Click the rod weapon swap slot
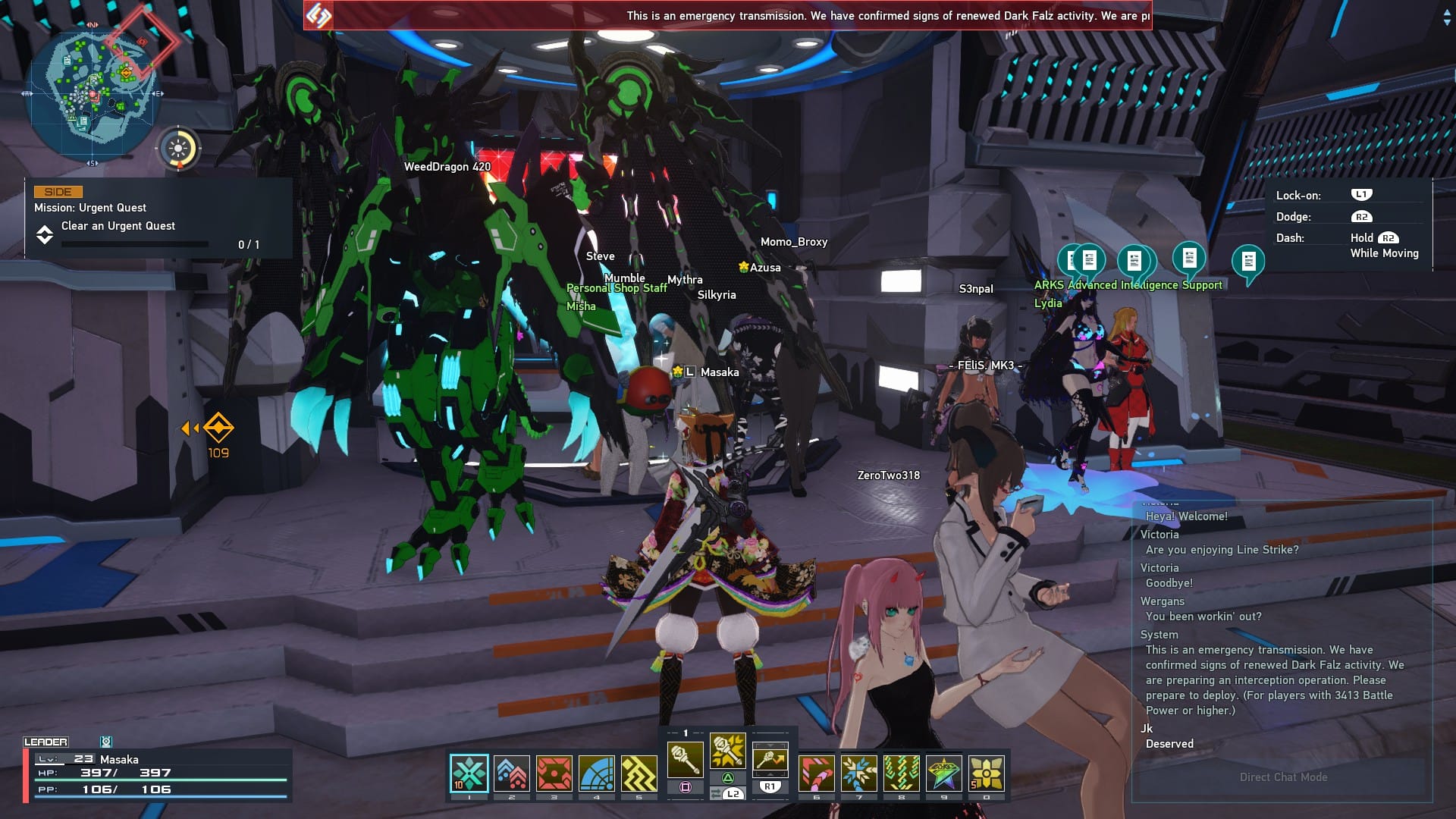1456x819 pixels. pos(770,760)
